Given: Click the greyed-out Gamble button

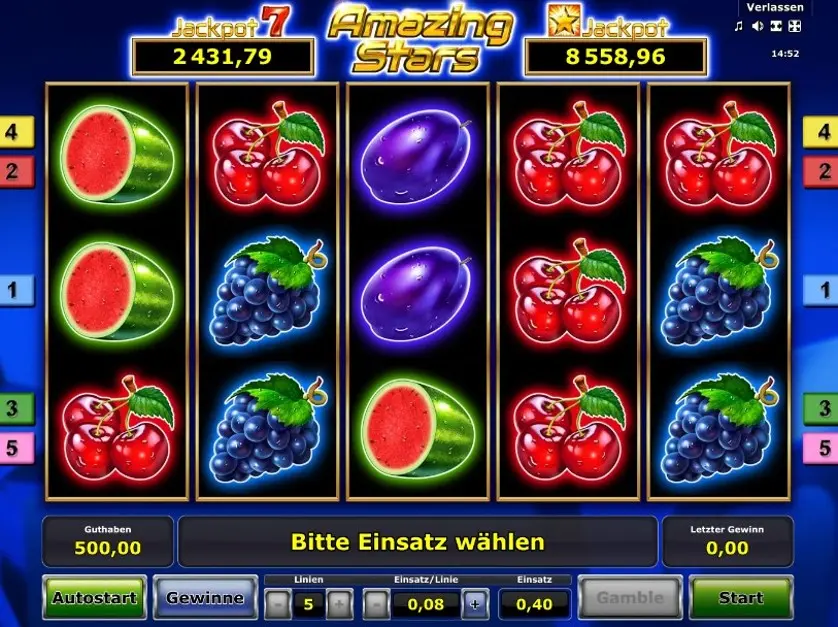Looking at the screenshot, I should (630, 598).
